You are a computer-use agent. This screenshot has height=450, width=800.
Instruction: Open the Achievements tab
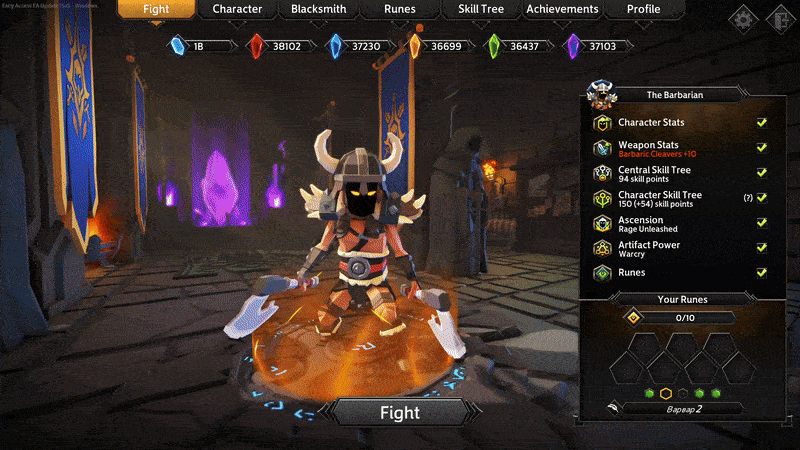click(564, 10)
